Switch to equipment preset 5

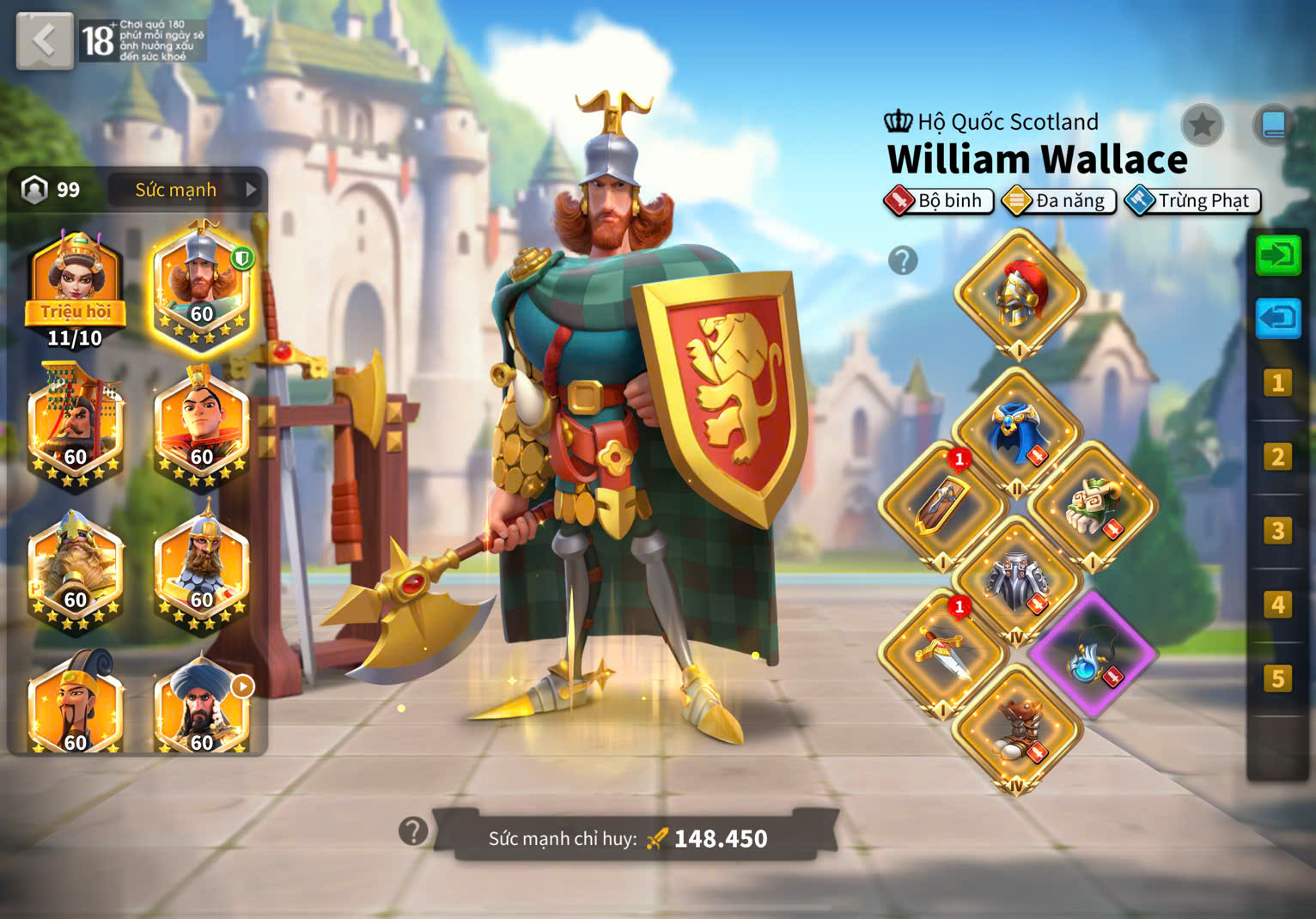(x=1277, y=679)
